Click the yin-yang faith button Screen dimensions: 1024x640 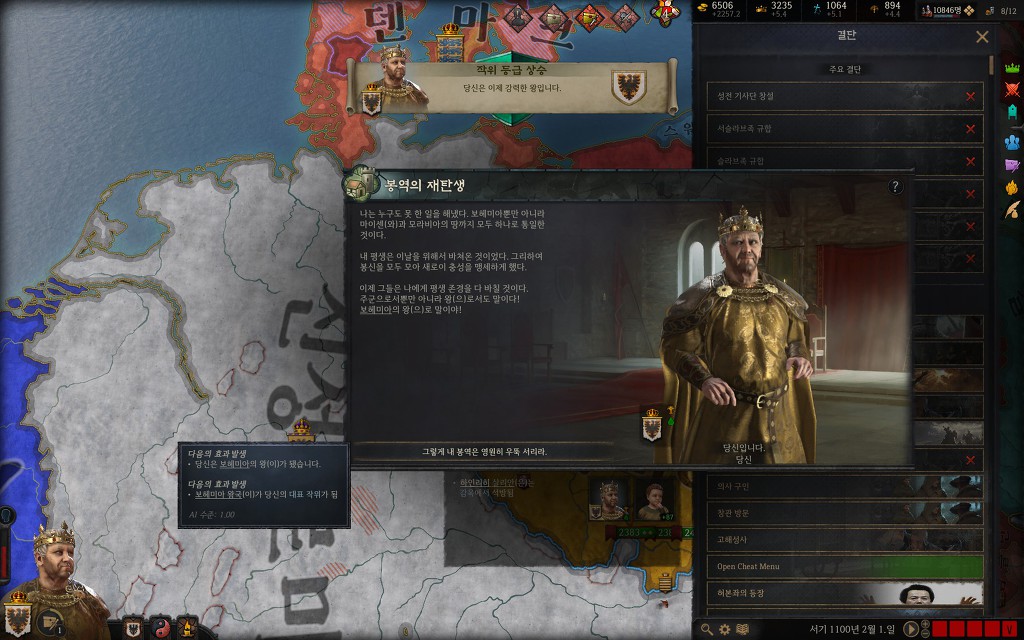click(159, 628)
